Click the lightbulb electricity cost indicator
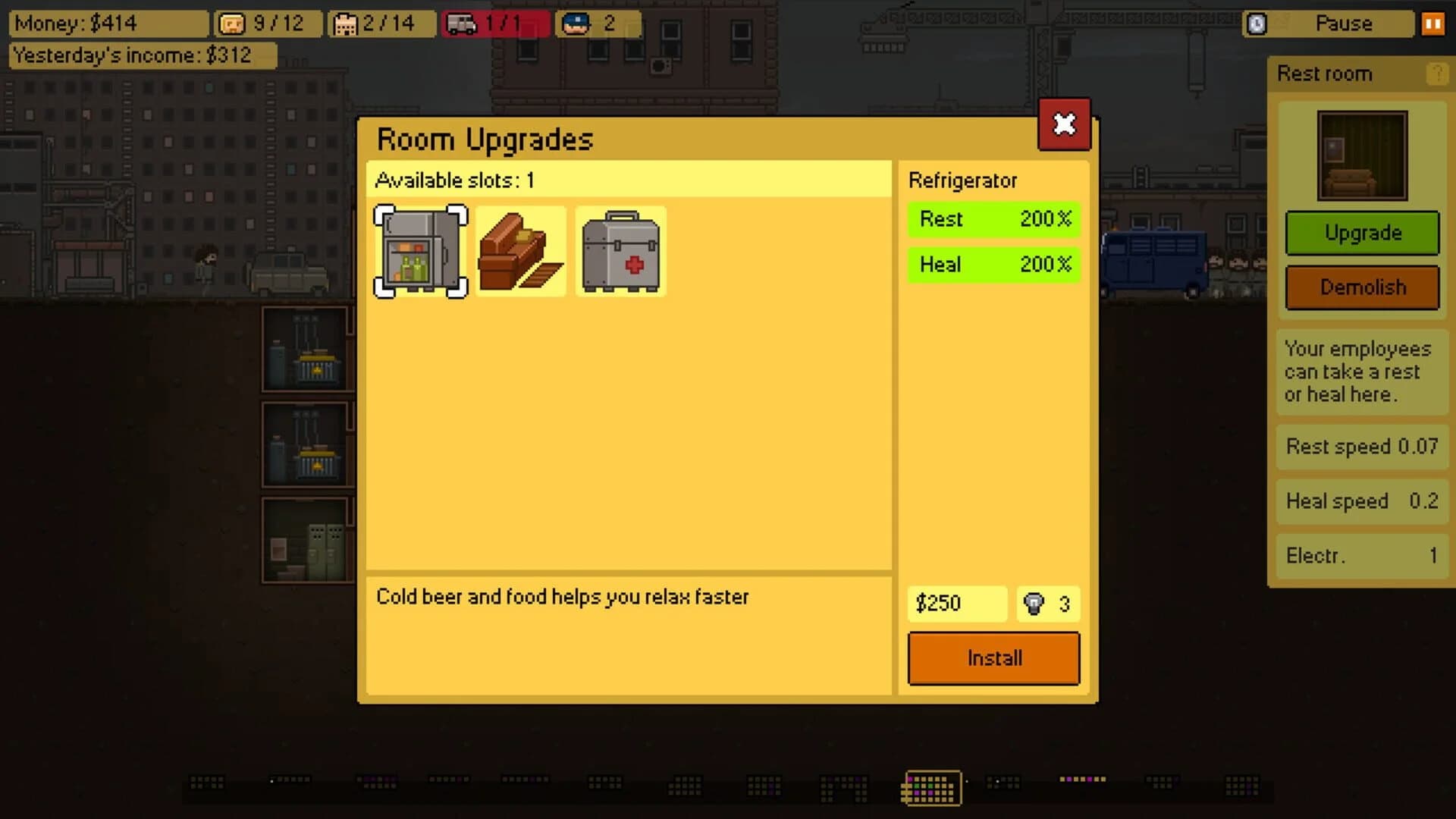The height and width of the screenshot is (819, 1456). point(1048,604)
